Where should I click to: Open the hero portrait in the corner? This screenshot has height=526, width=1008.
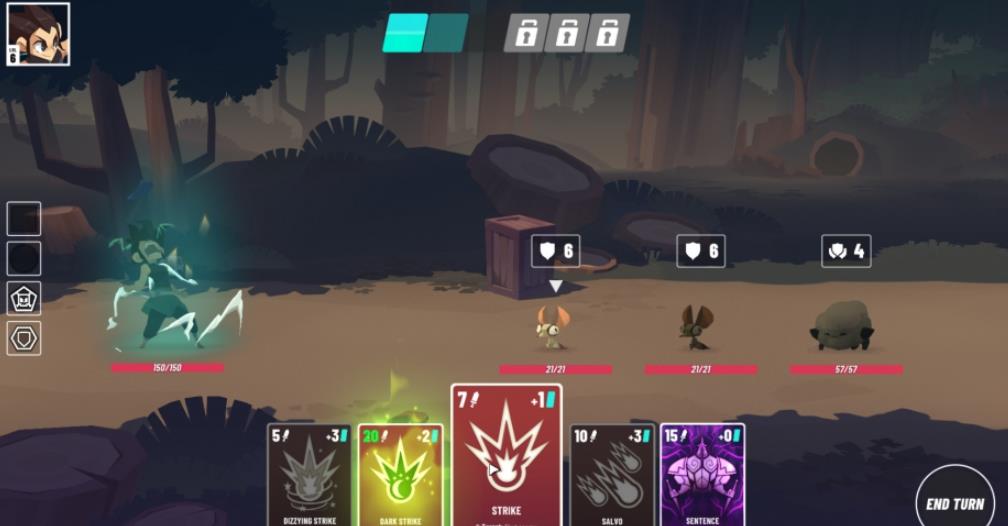click(x=38, y=34)
